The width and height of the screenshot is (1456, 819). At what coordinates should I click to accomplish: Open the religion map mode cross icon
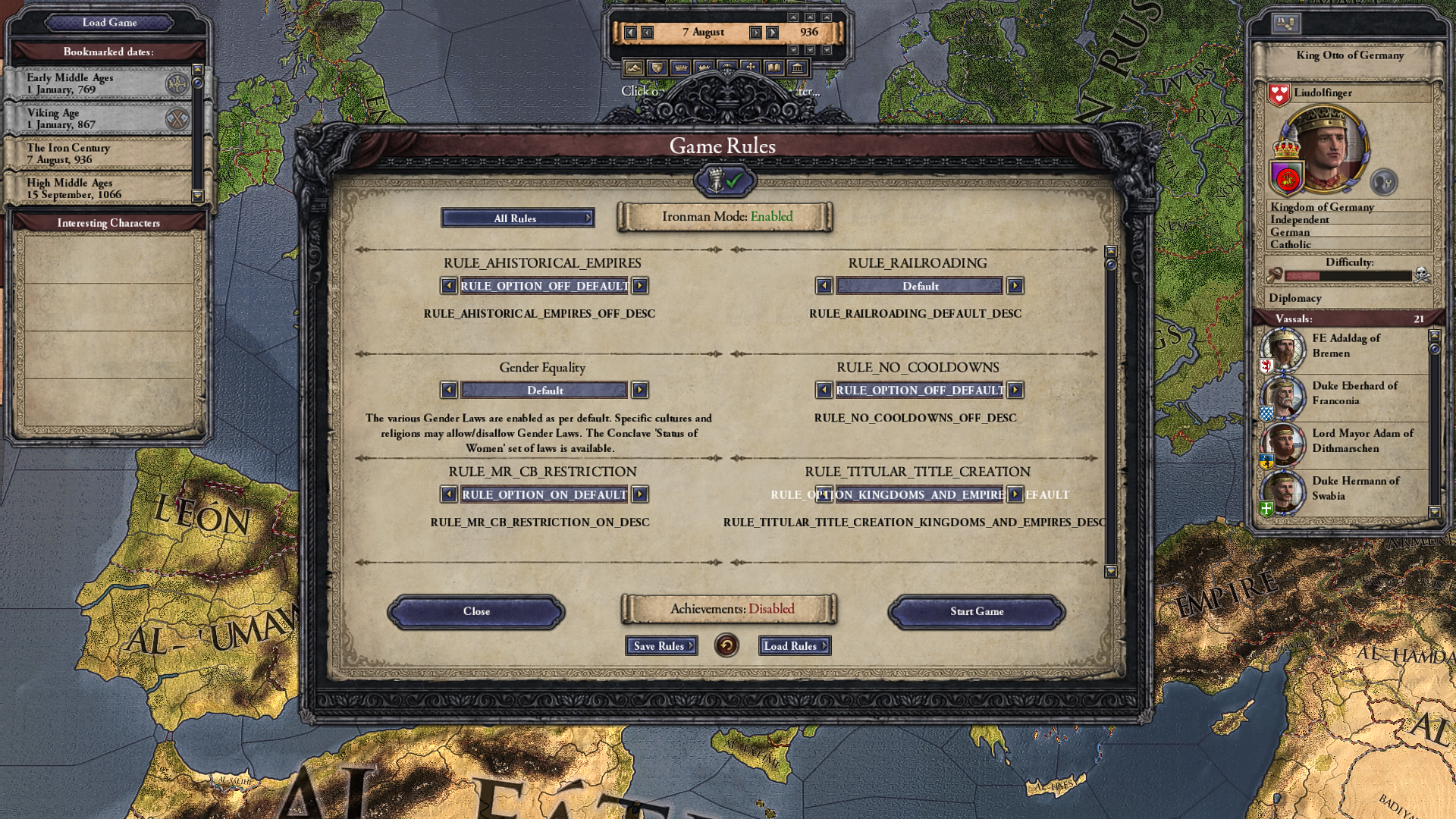pos(752,67)
